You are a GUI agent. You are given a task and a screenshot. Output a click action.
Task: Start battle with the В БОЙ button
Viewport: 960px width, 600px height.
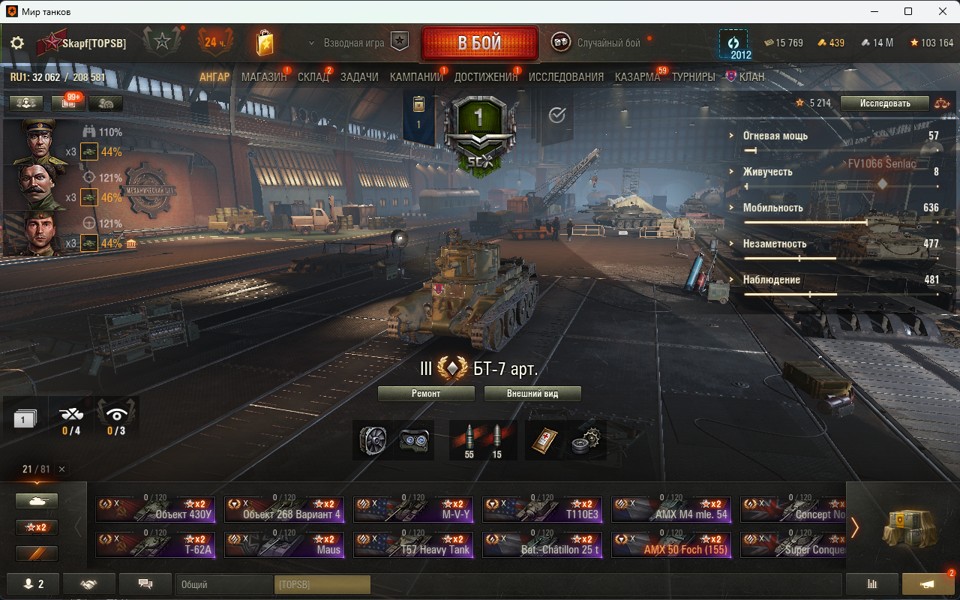[x=480, y=44]
